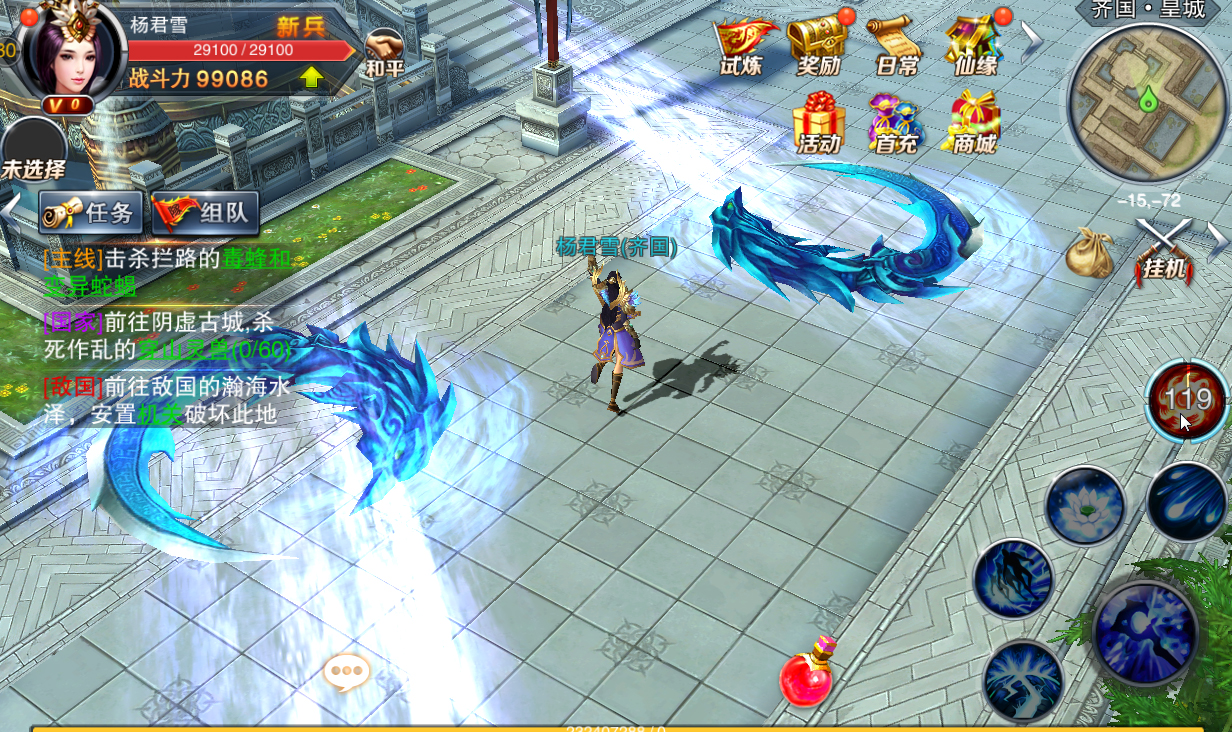The height and width of the screenshot is (732, 1232).
Task: Select the 敌国 enemy nation quest entry
Action: (165, 400)
